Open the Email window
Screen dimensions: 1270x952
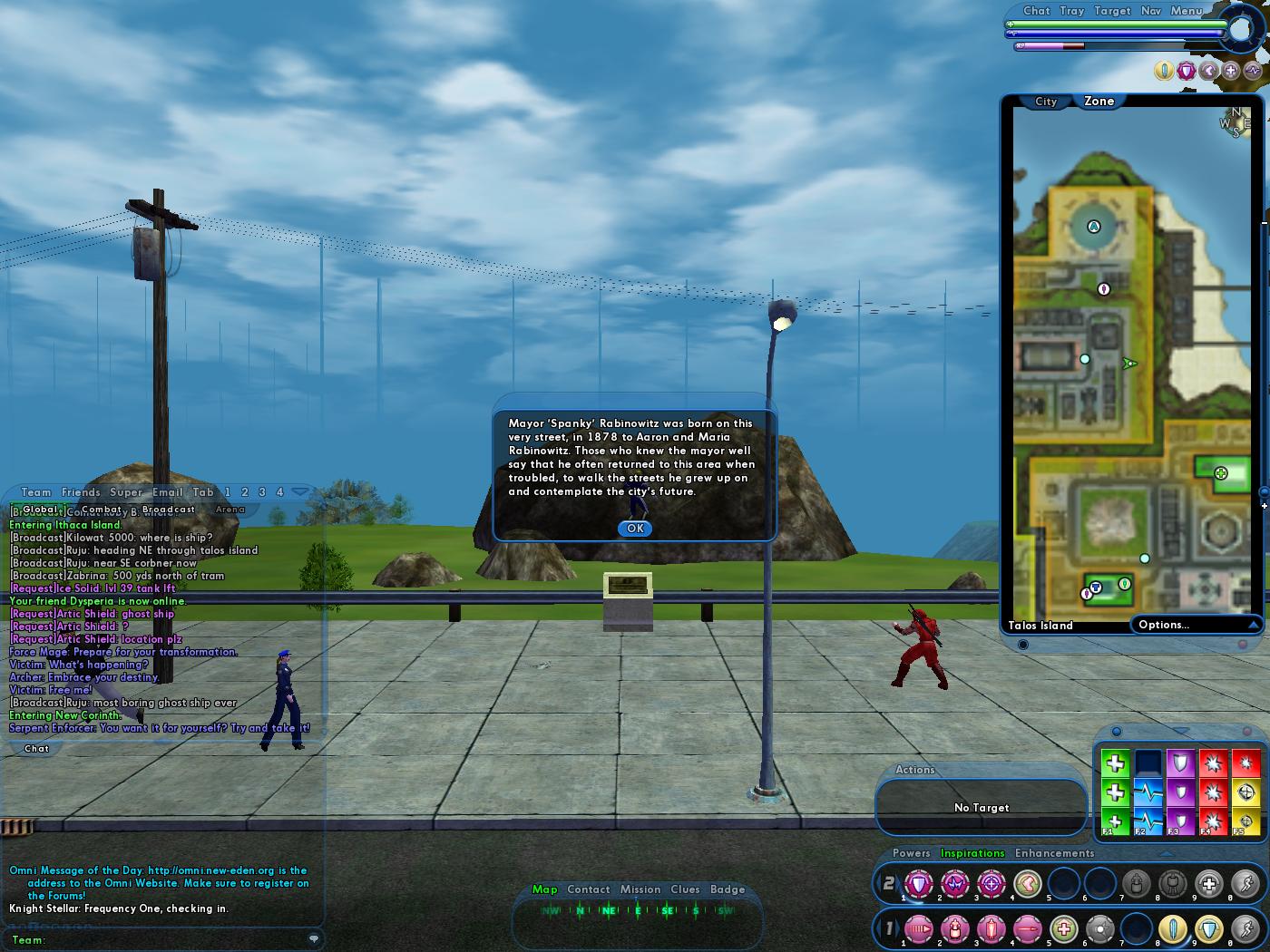click(167, 492)
